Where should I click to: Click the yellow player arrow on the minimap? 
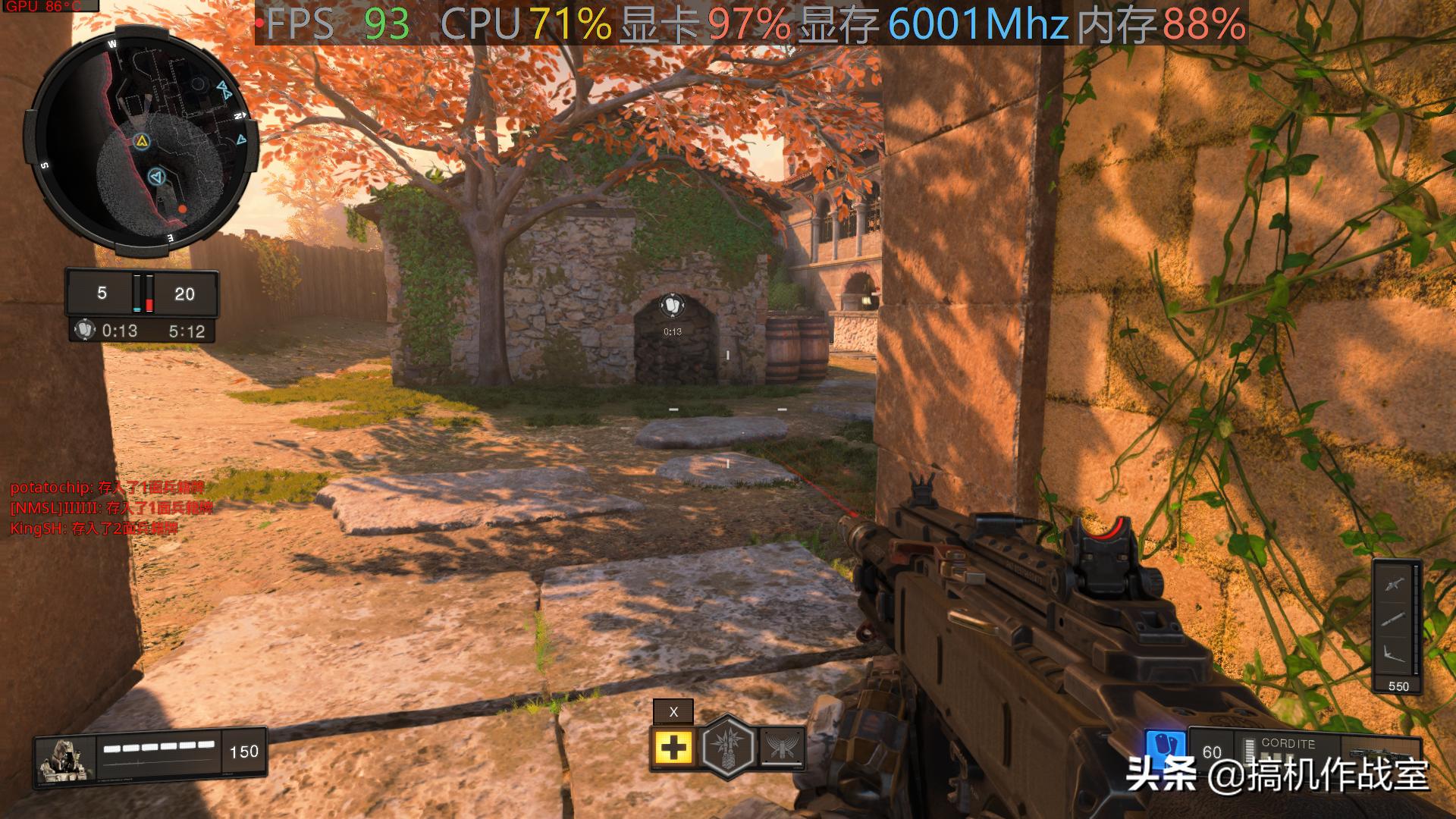(x=141, y=140)
